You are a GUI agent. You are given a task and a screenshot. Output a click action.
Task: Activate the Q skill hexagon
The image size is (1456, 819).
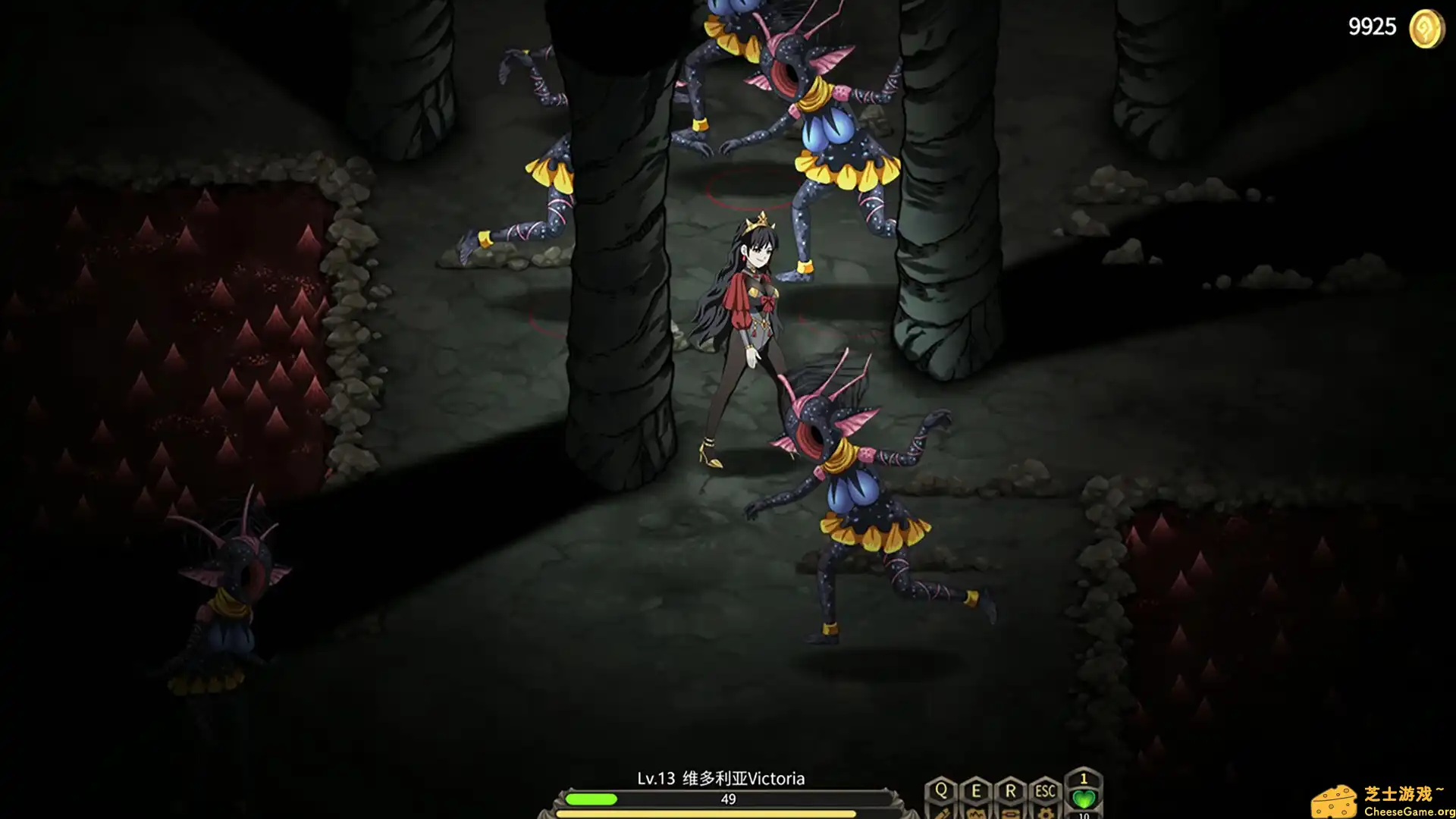[x=941, y=789]
